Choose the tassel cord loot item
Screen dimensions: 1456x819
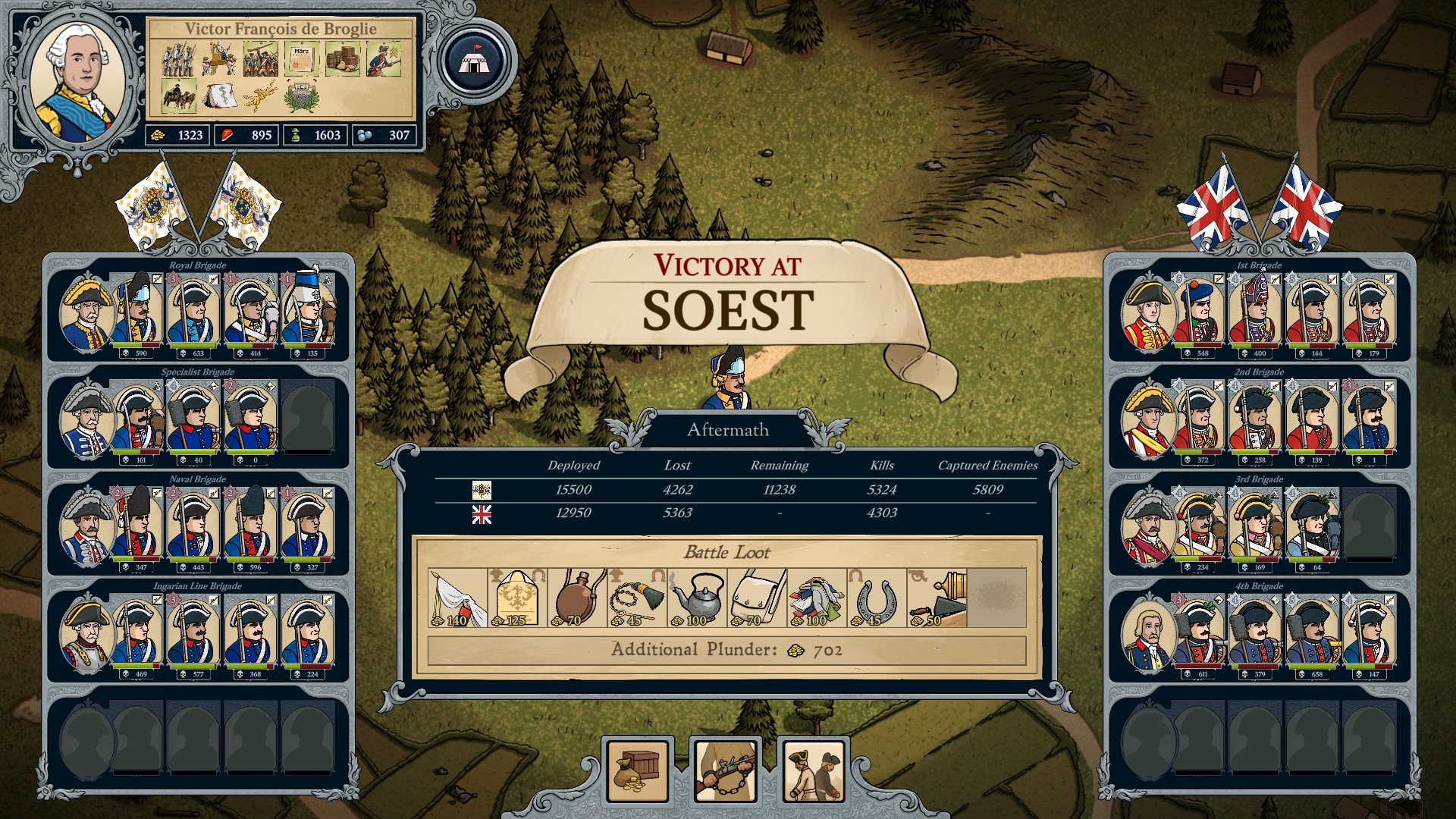[x=637, y=598]
